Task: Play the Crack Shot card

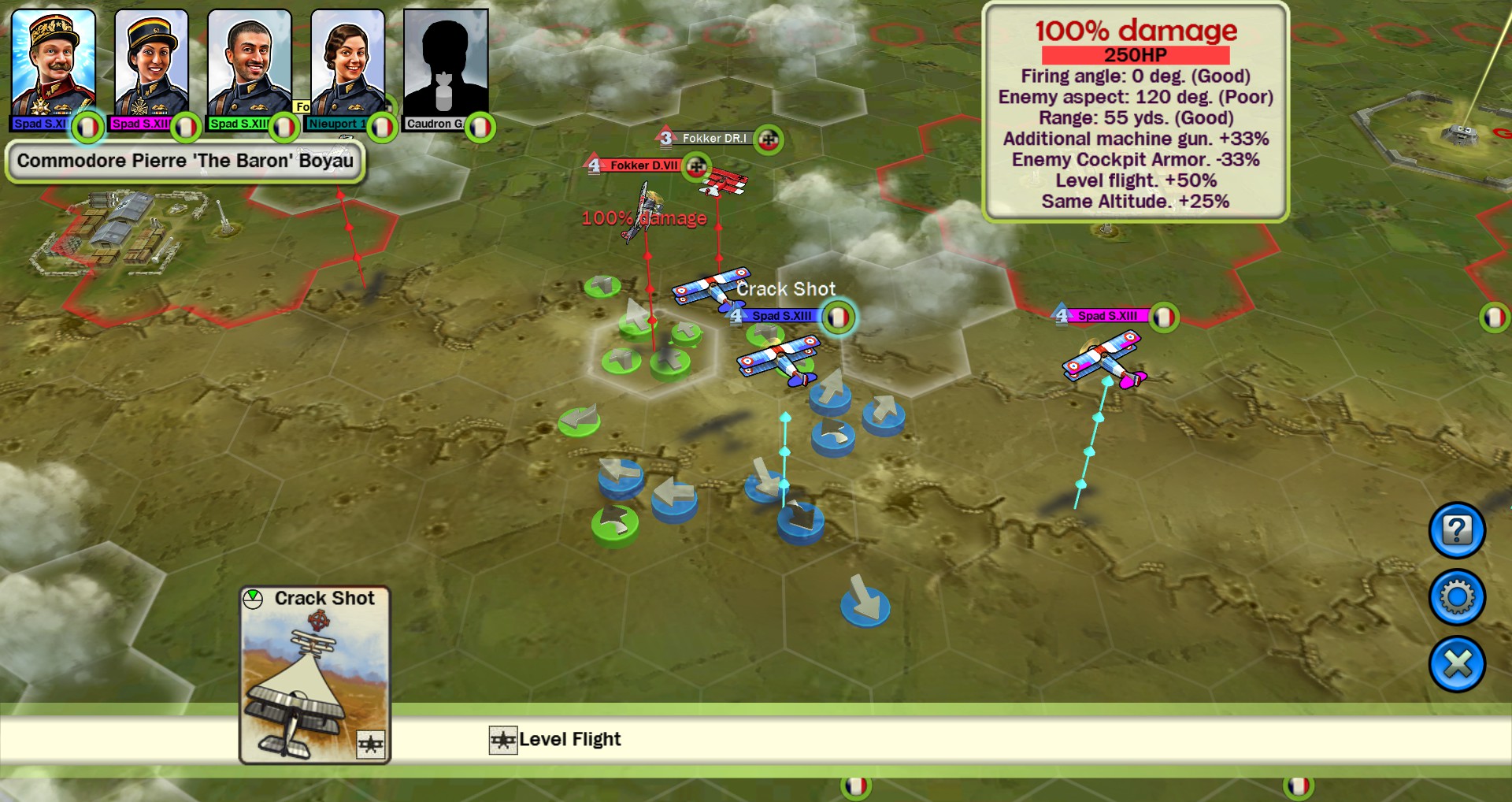Action: tap(315, 675)
